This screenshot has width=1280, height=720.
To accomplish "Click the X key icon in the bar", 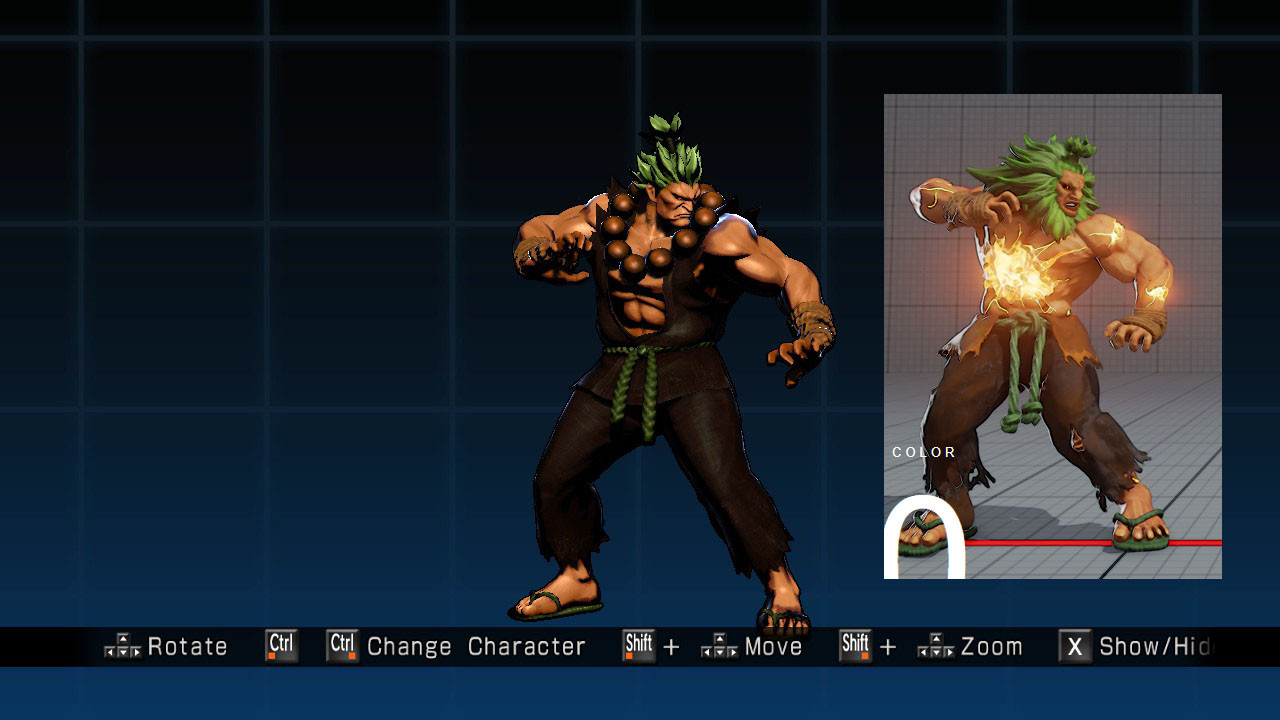I will pyautogui.click(x=1075, y=647).
